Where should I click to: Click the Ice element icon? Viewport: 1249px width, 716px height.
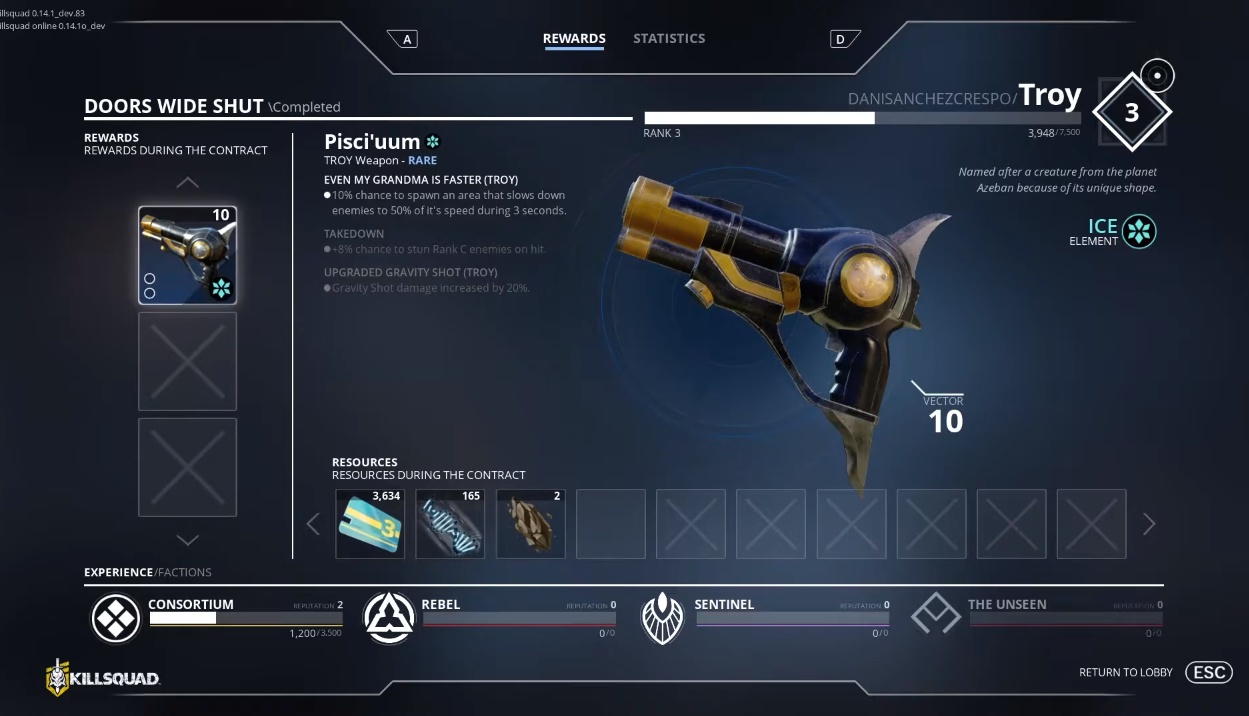click(x=1139, y=232)
